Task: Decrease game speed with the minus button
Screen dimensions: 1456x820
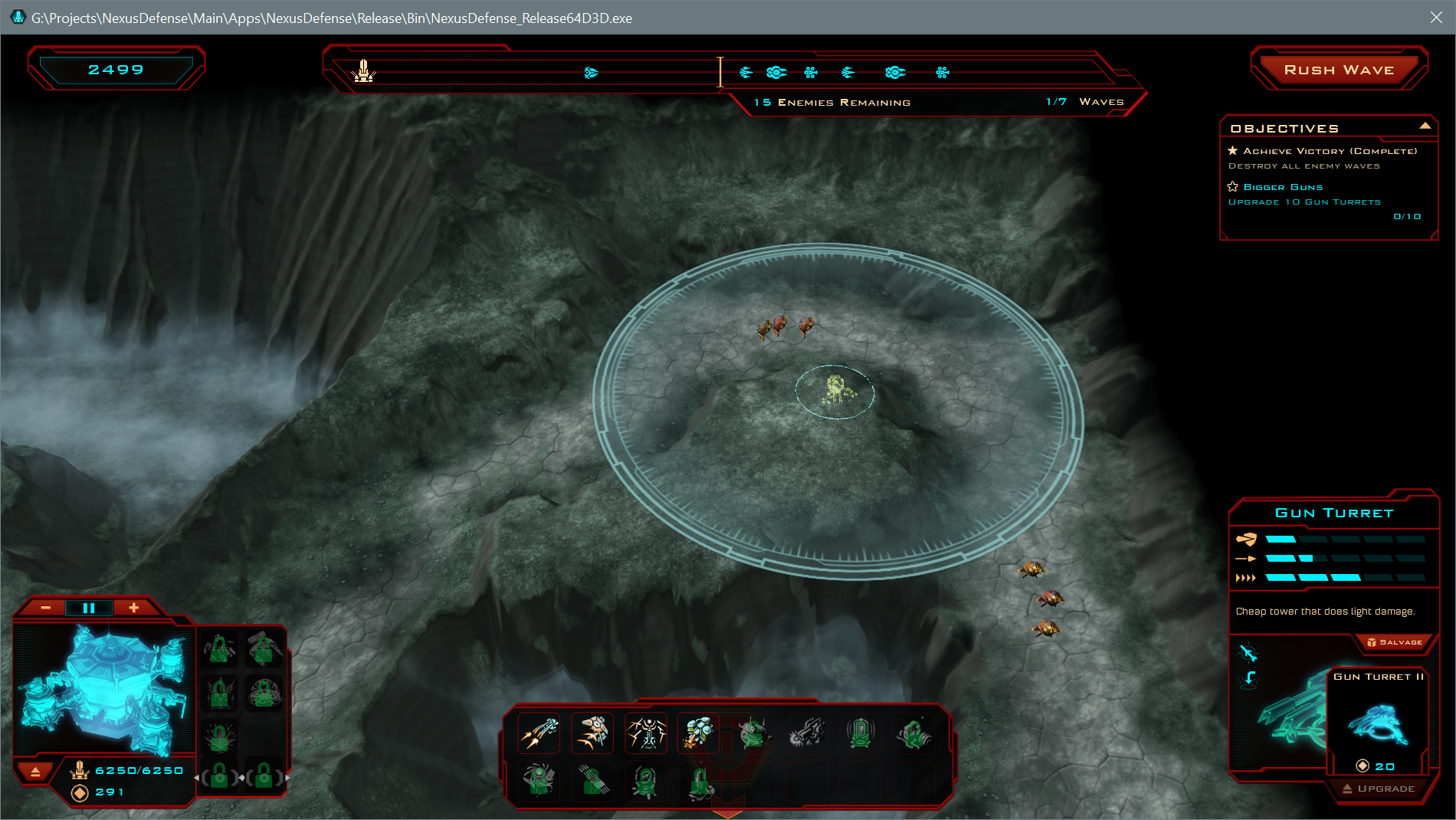Action: [46, 608]
